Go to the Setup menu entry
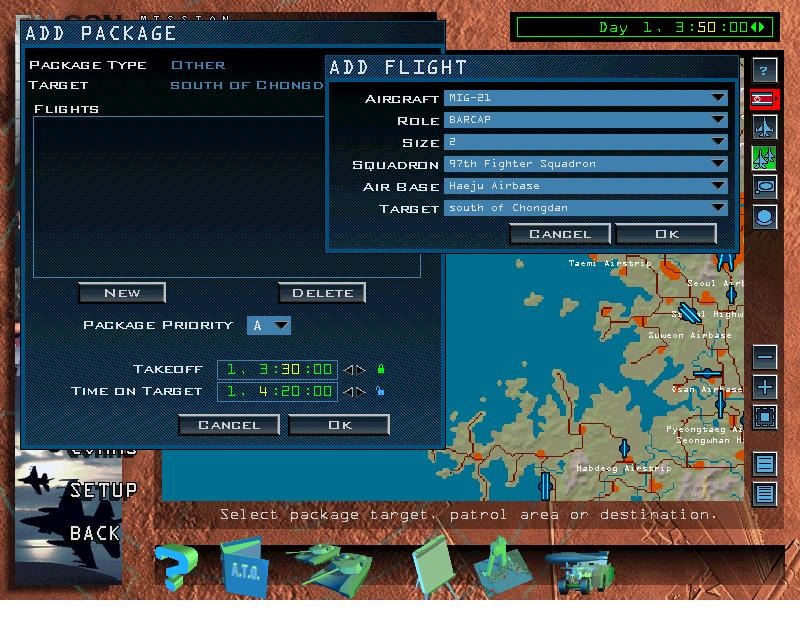Image resolution: width=800 pixels, height=618 pixels. 103,490
